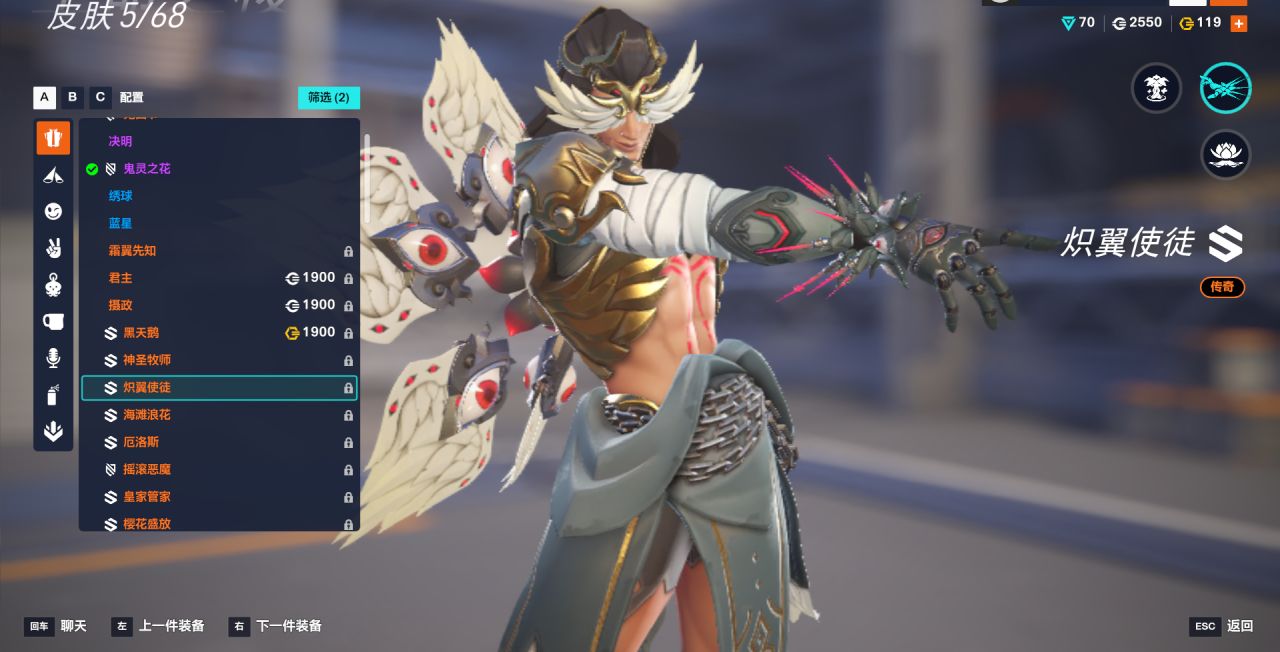Switch to loadout tab B
The height and width of the screenshot is (652, 1280).
72,97
